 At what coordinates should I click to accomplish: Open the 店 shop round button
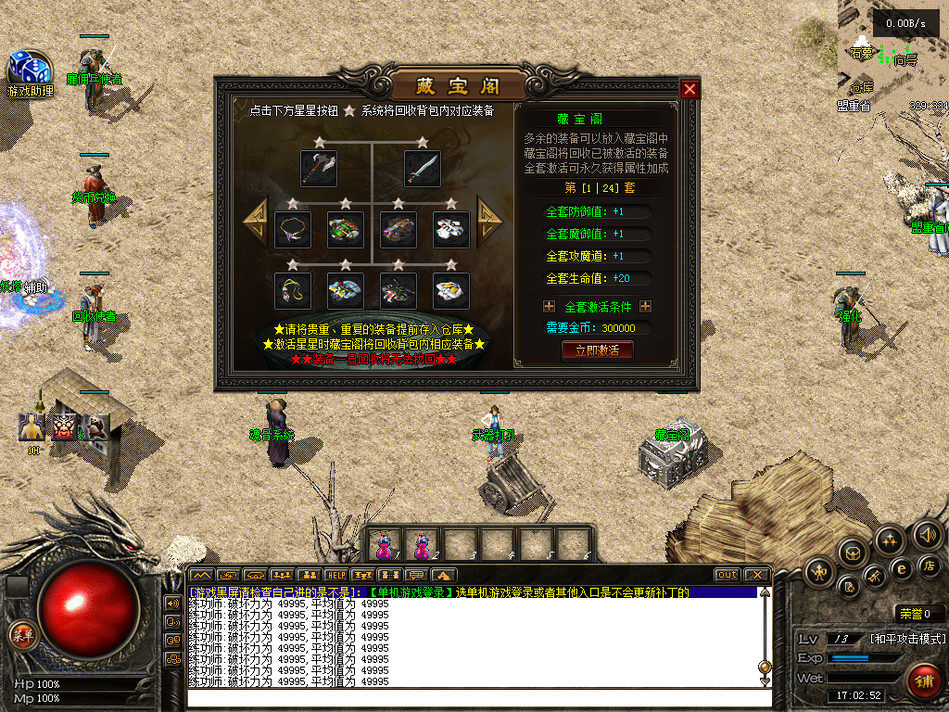[929, 567]
